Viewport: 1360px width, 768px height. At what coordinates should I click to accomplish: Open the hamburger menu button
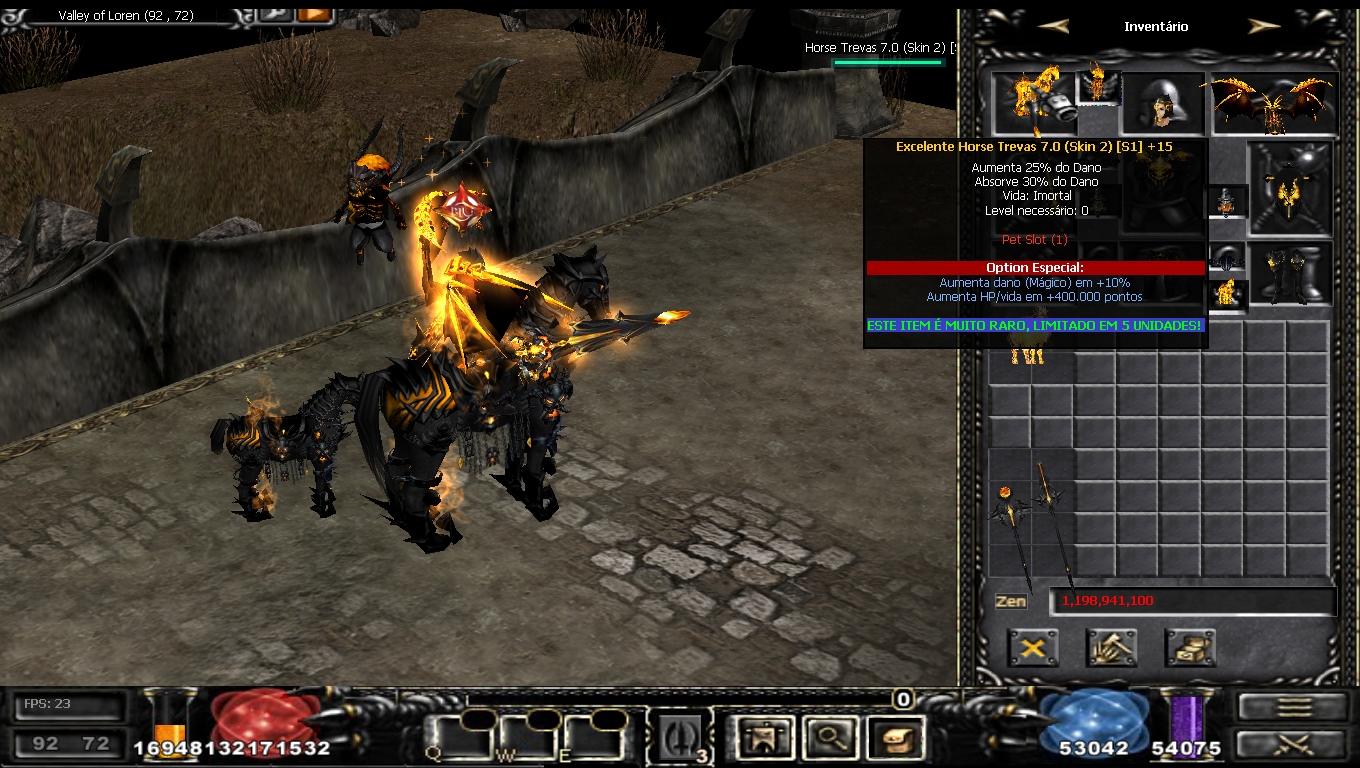pyautogui.click(x=1294, y=706)
